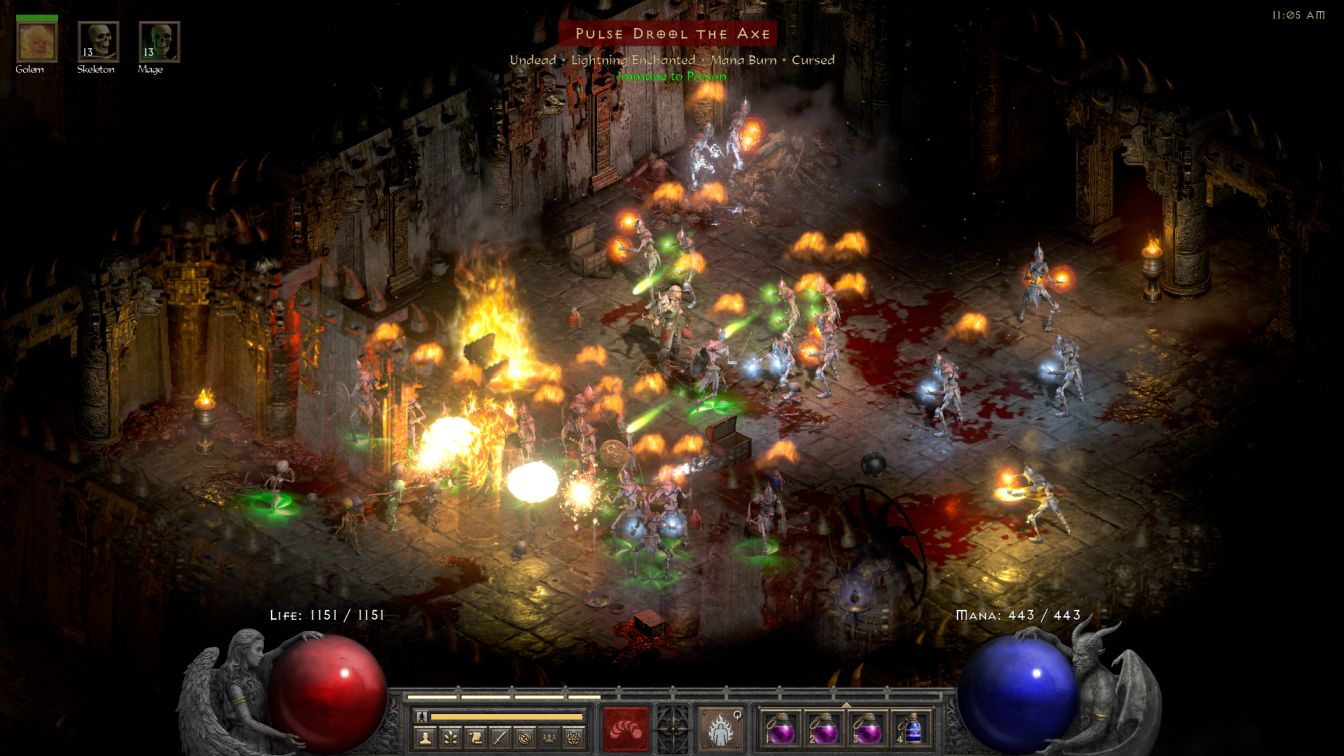Click the flaming figure right-hand skill button

720,727
